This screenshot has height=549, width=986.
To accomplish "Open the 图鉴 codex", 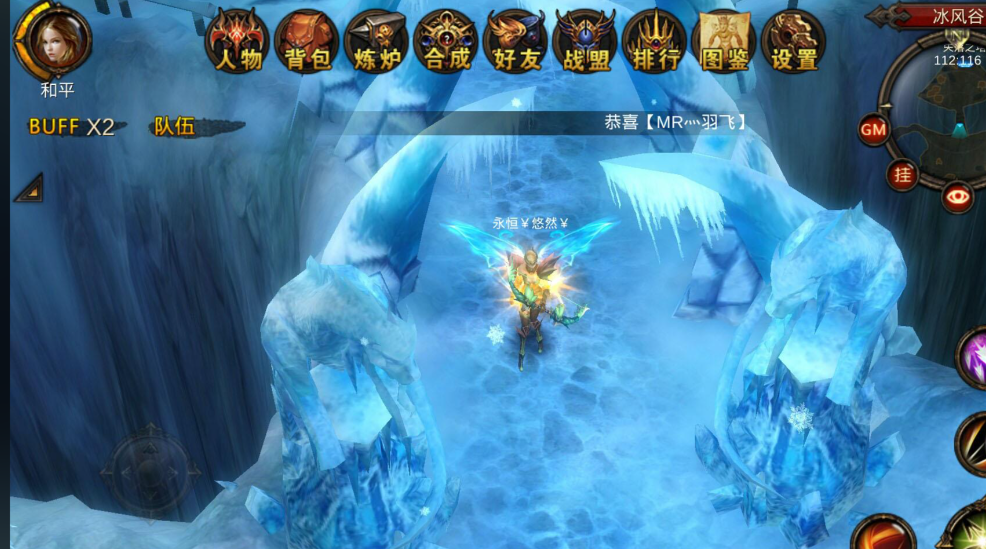I will (x=726, y=42).
